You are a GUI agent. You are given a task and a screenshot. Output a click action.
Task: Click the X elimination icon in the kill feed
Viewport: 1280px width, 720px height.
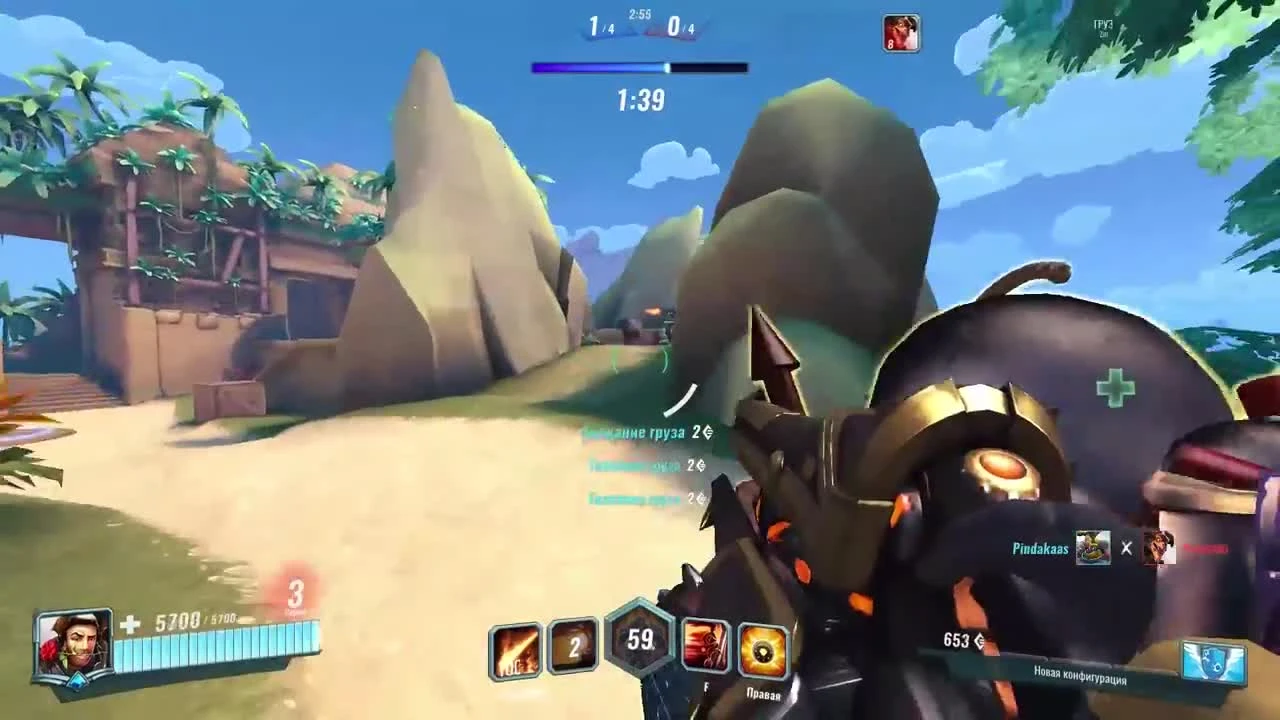1128,548
